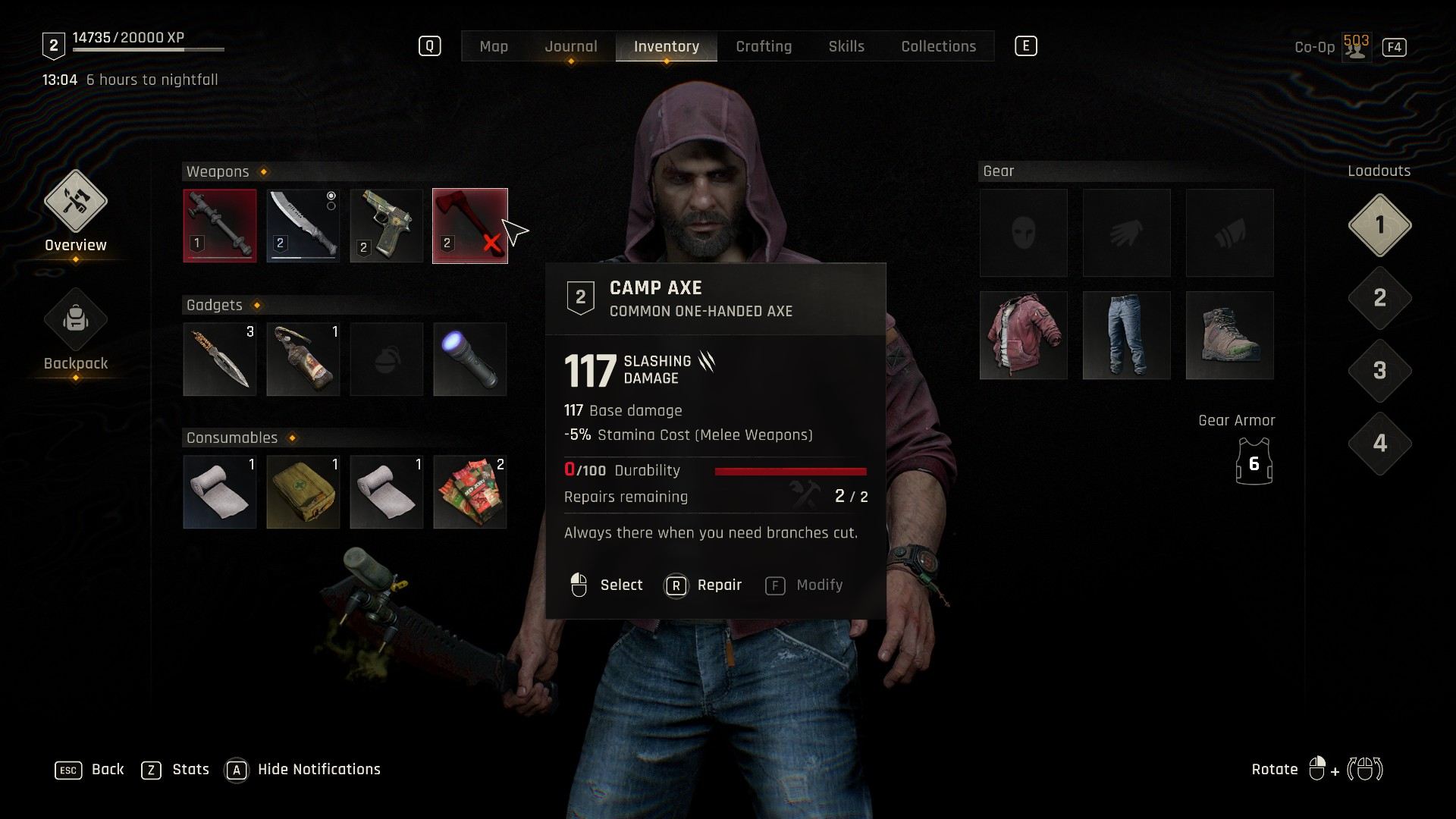Image resolution: width=1456 pixels, height=819 pixels.
Task: Open the Map tab
Action: click(494, 46)
